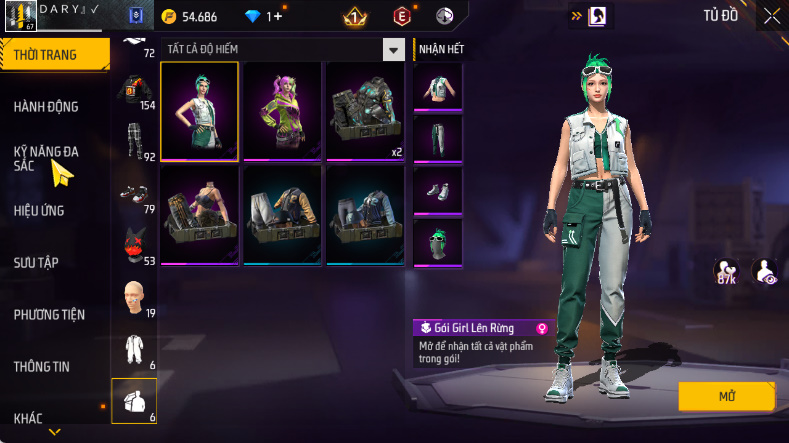Show the red-eyed mask category

[134, 246]
